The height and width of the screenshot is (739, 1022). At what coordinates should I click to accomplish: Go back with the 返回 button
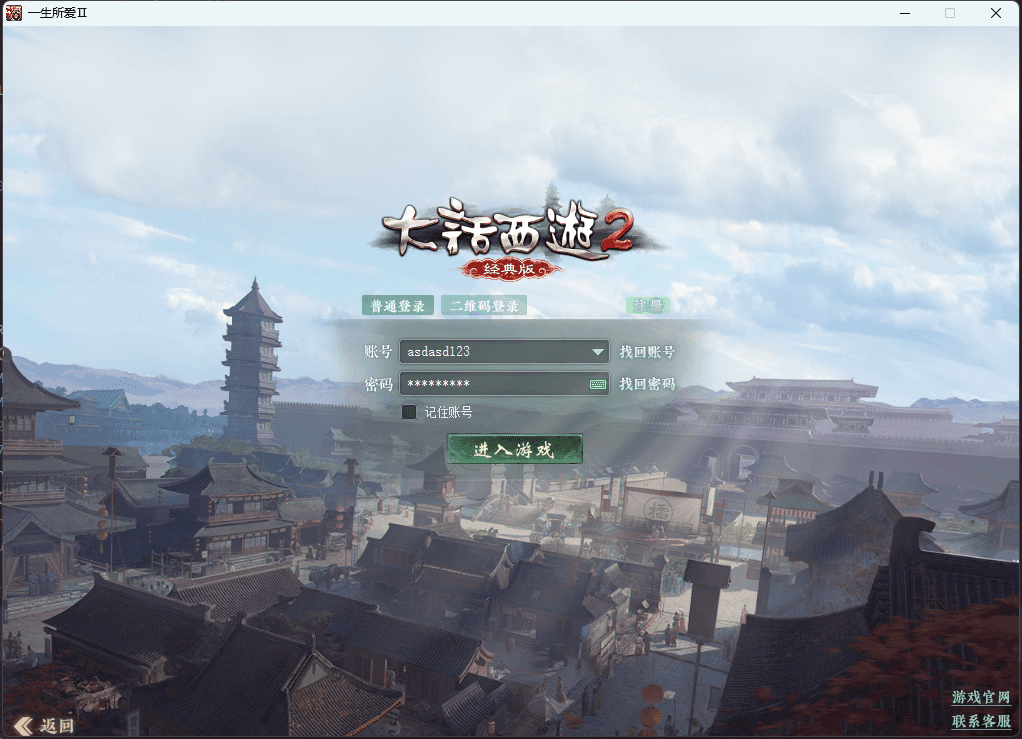pyautogui.click(x=46, y=725)
